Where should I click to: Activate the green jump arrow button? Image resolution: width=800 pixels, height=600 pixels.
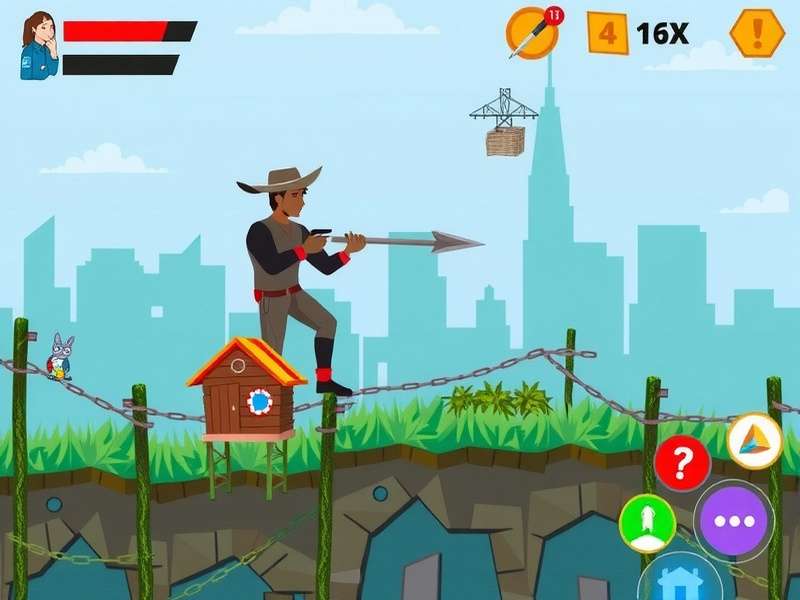tap(647, 523)
